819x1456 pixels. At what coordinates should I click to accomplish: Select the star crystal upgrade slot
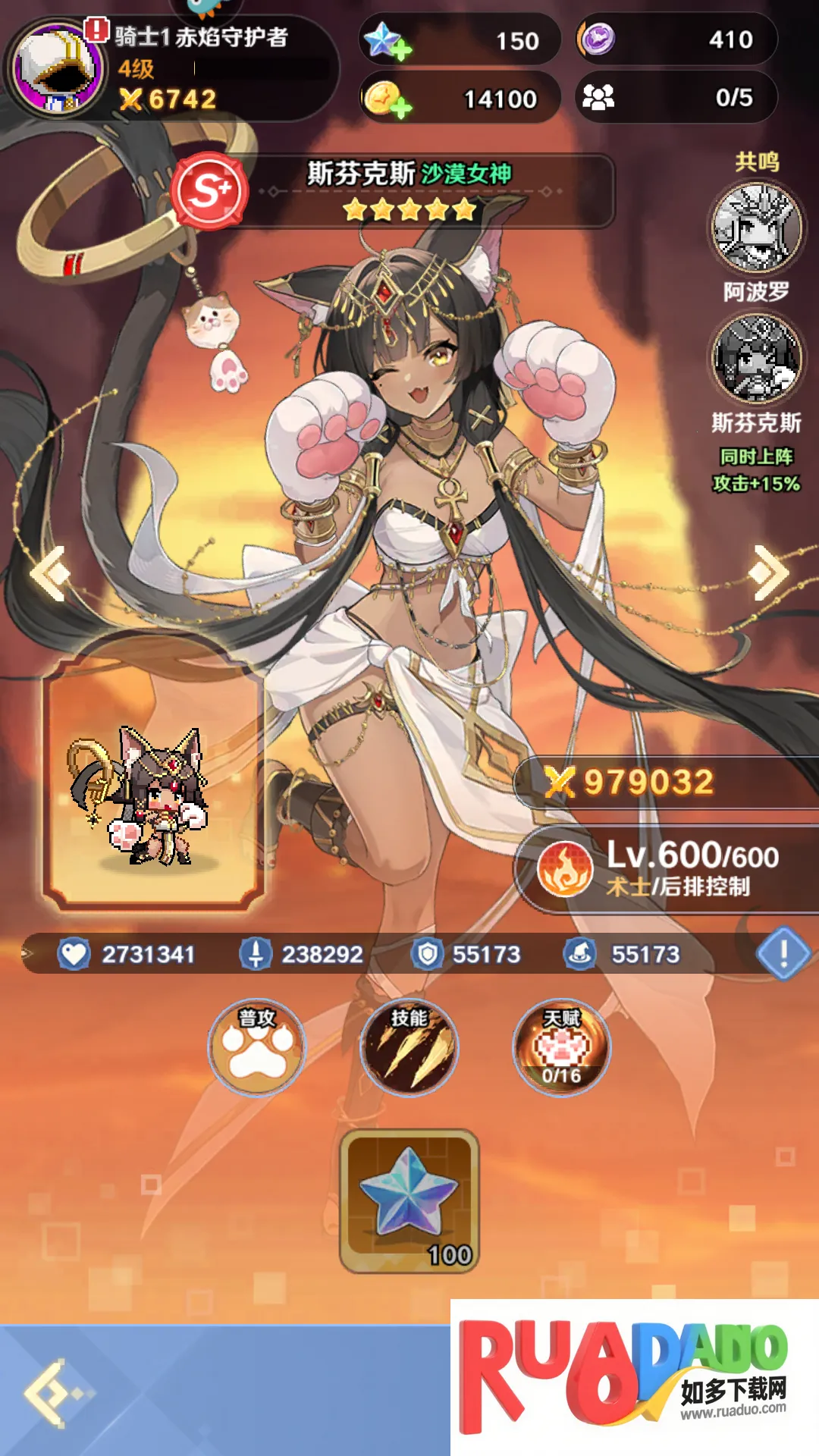tap(409, 1200)
